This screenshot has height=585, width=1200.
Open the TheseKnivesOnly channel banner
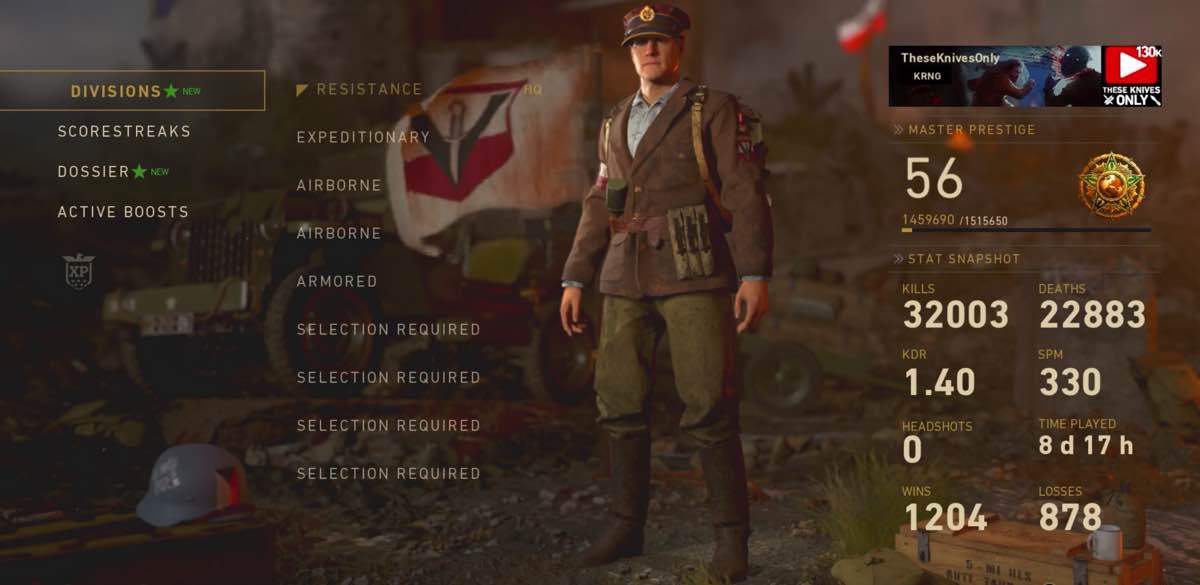995,76
